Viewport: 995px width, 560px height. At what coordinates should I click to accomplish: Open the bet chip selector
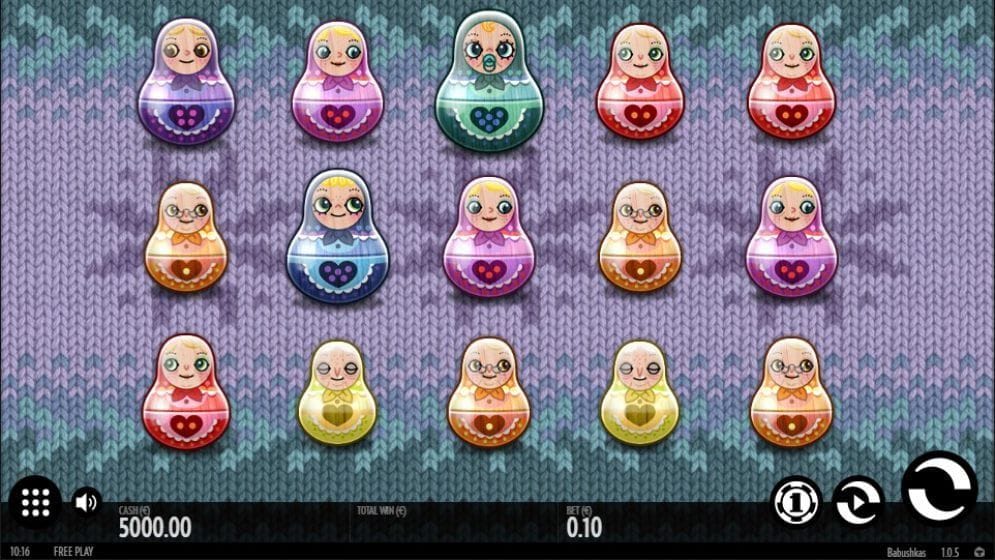[796, 500]
